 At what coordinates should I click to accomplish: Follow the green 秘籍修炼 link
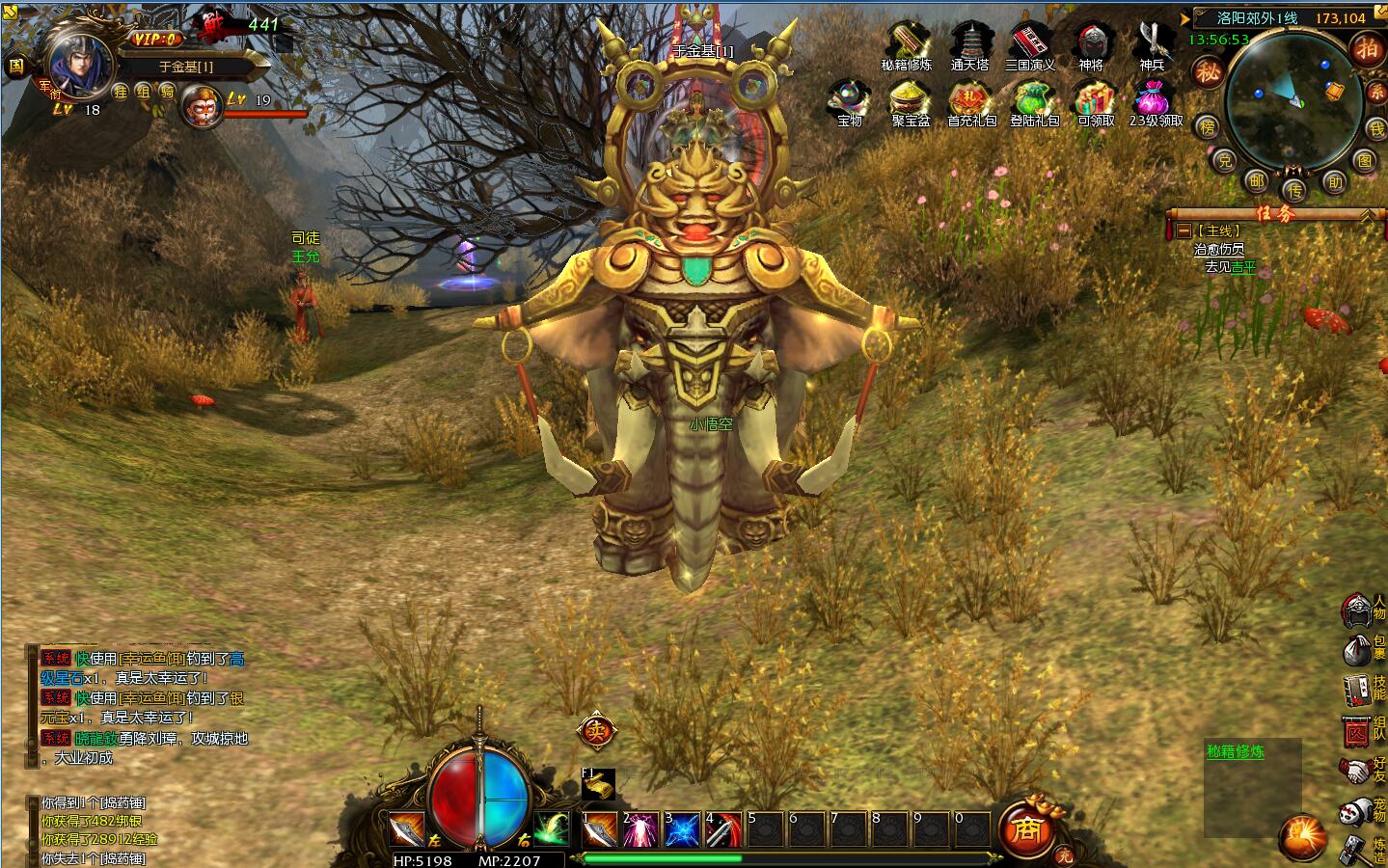pyautogui.click(x=1236, y=751)
